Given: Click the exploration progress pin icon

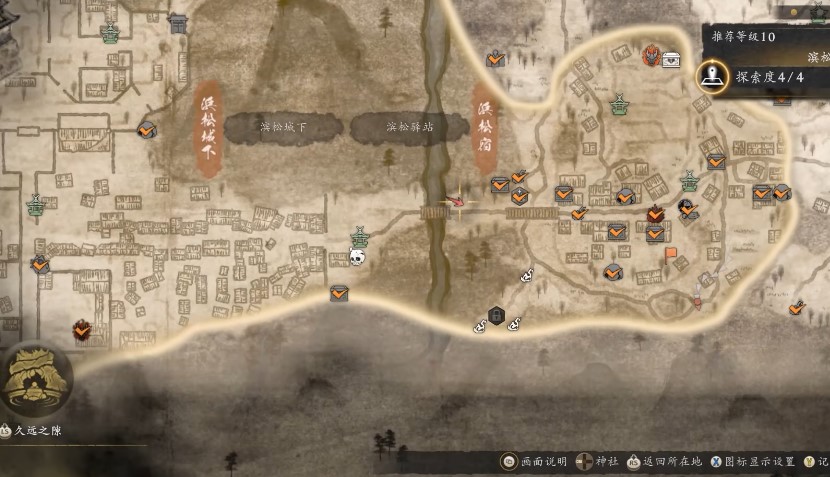Looking at the screenshot, I should tap(712, 77).
